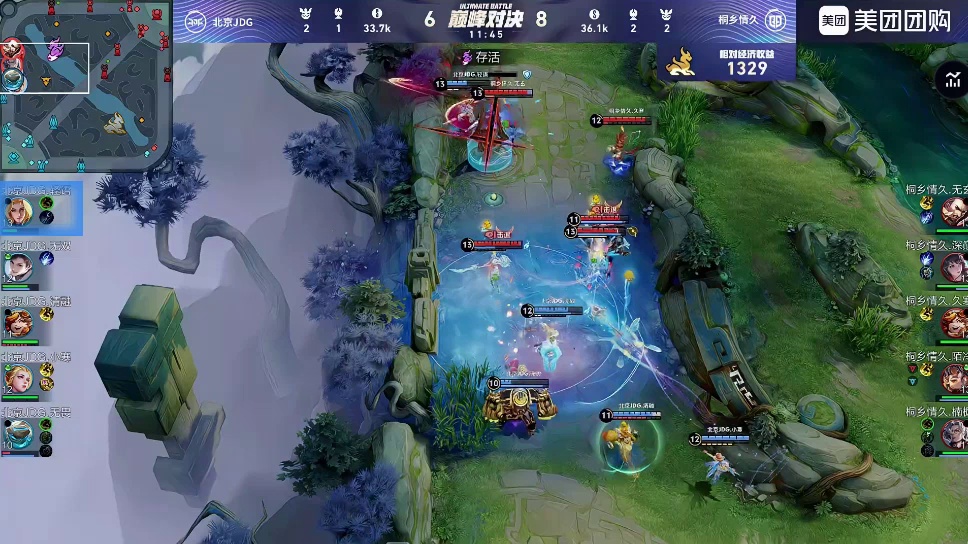Choose 桐乡情久.深鸢 hero portrait
This screenshot has height=544, width=968.
[953, 267]
